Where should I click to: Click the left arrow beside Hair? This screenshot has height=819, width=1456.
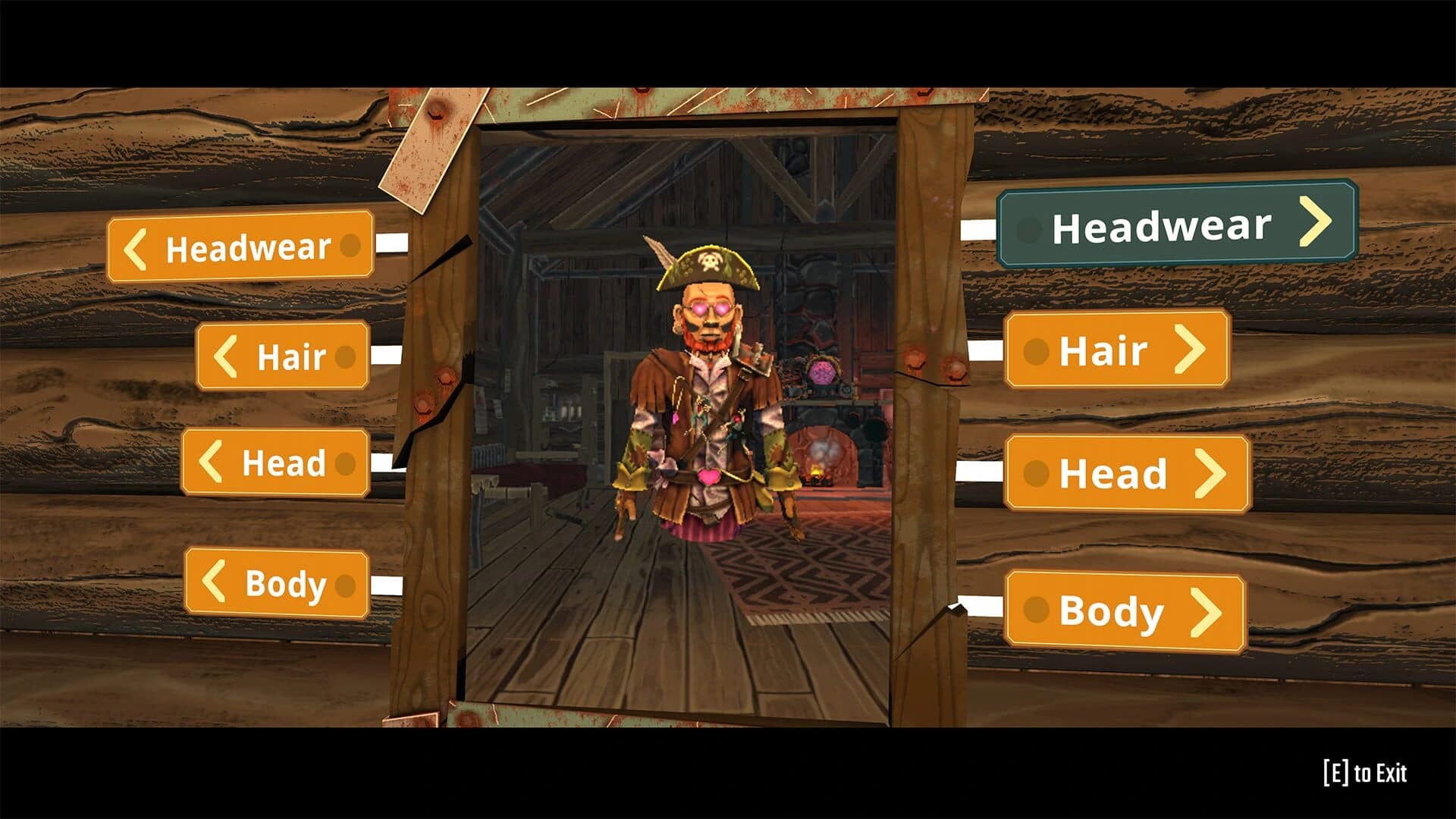224,355
